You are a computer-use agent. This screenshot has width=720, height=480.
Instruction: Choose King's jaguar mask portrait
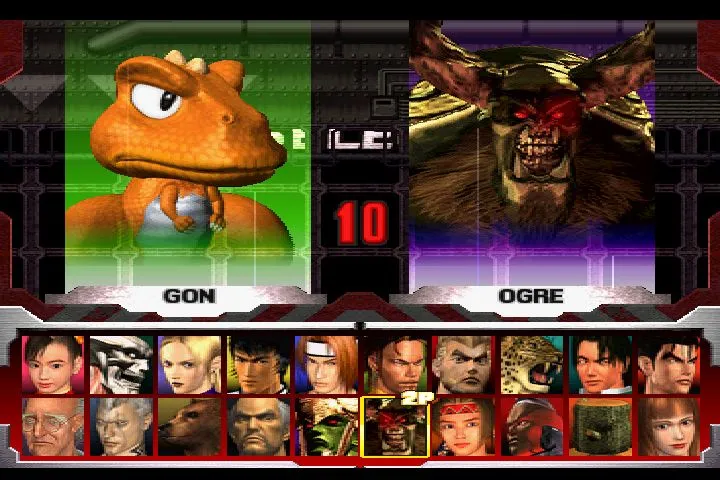531,364
